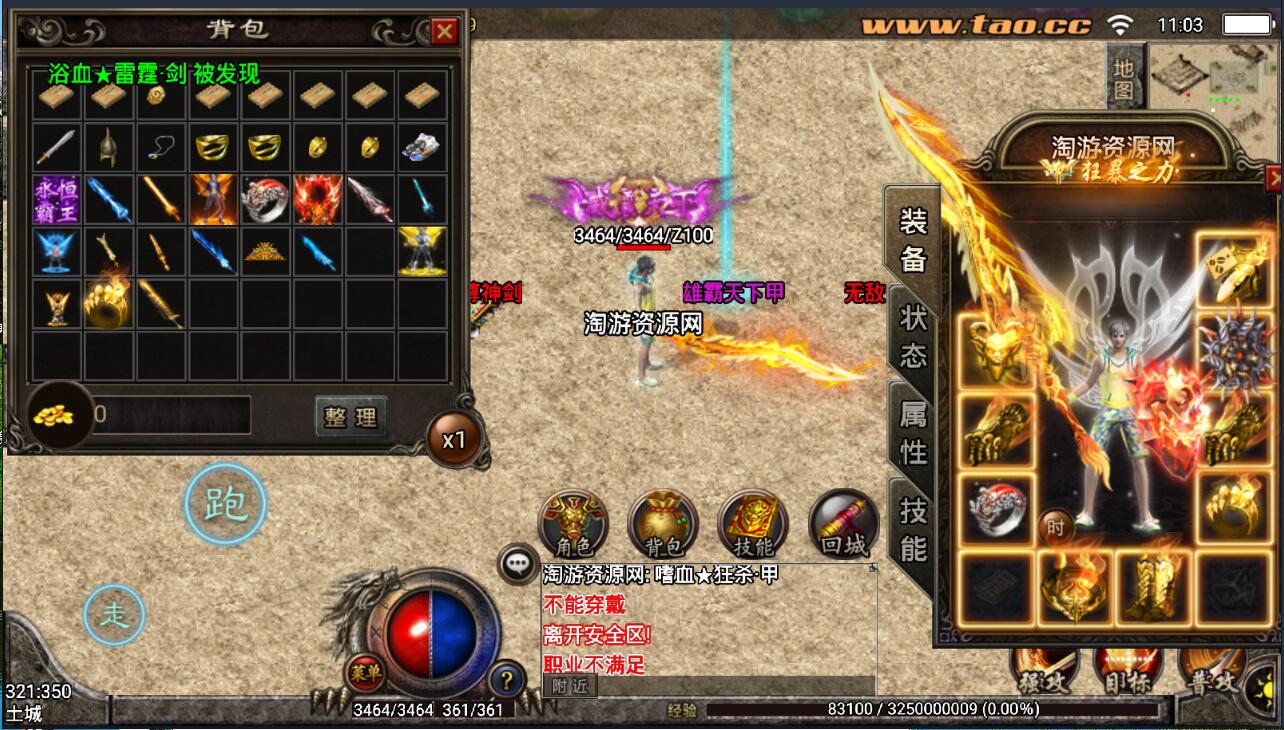Select the 附近 nearby chat channel
This screenshot has height=730, width=1284.
point(570,686)
